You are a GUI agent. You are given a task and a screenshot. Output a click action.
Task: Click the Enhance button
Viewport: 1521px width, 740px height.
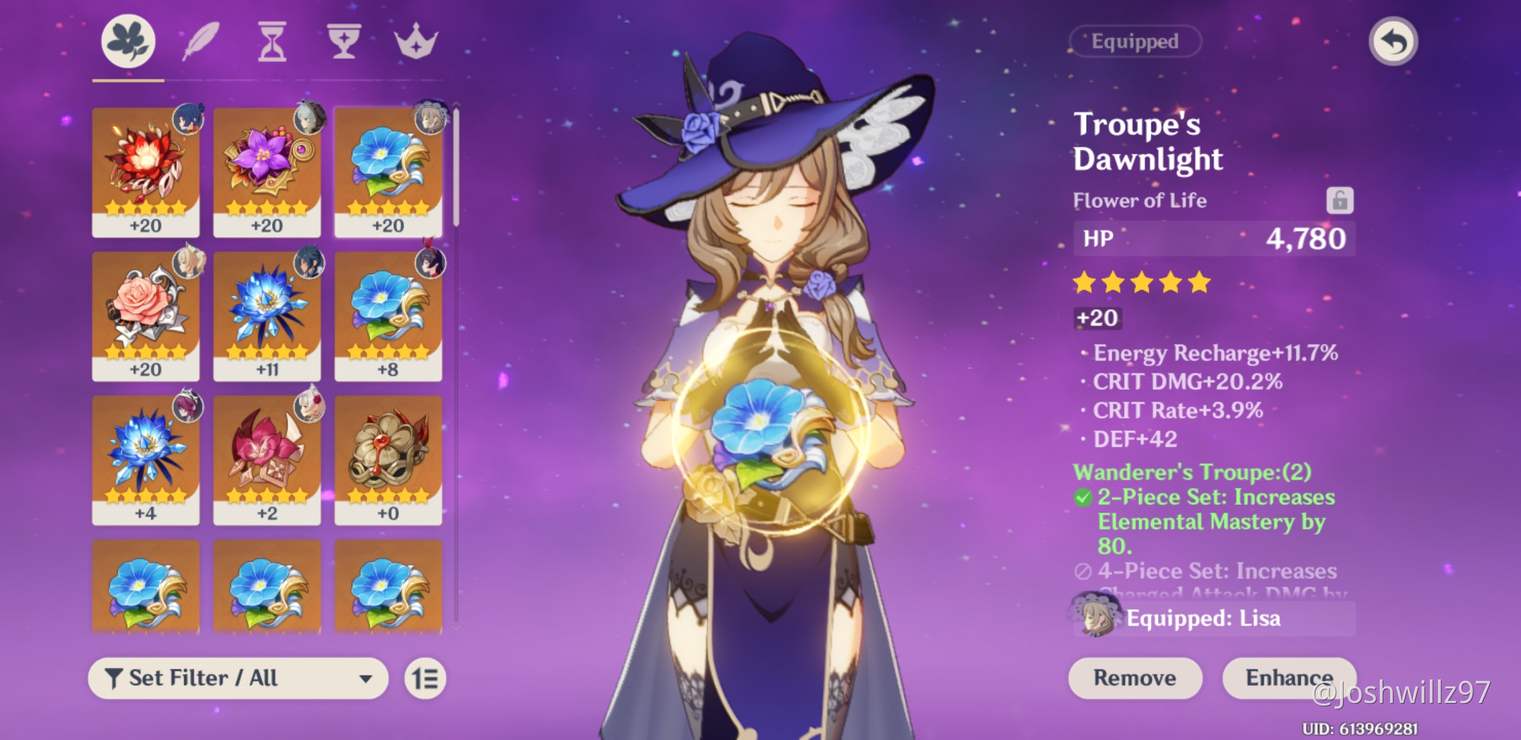click(1288, 678)
